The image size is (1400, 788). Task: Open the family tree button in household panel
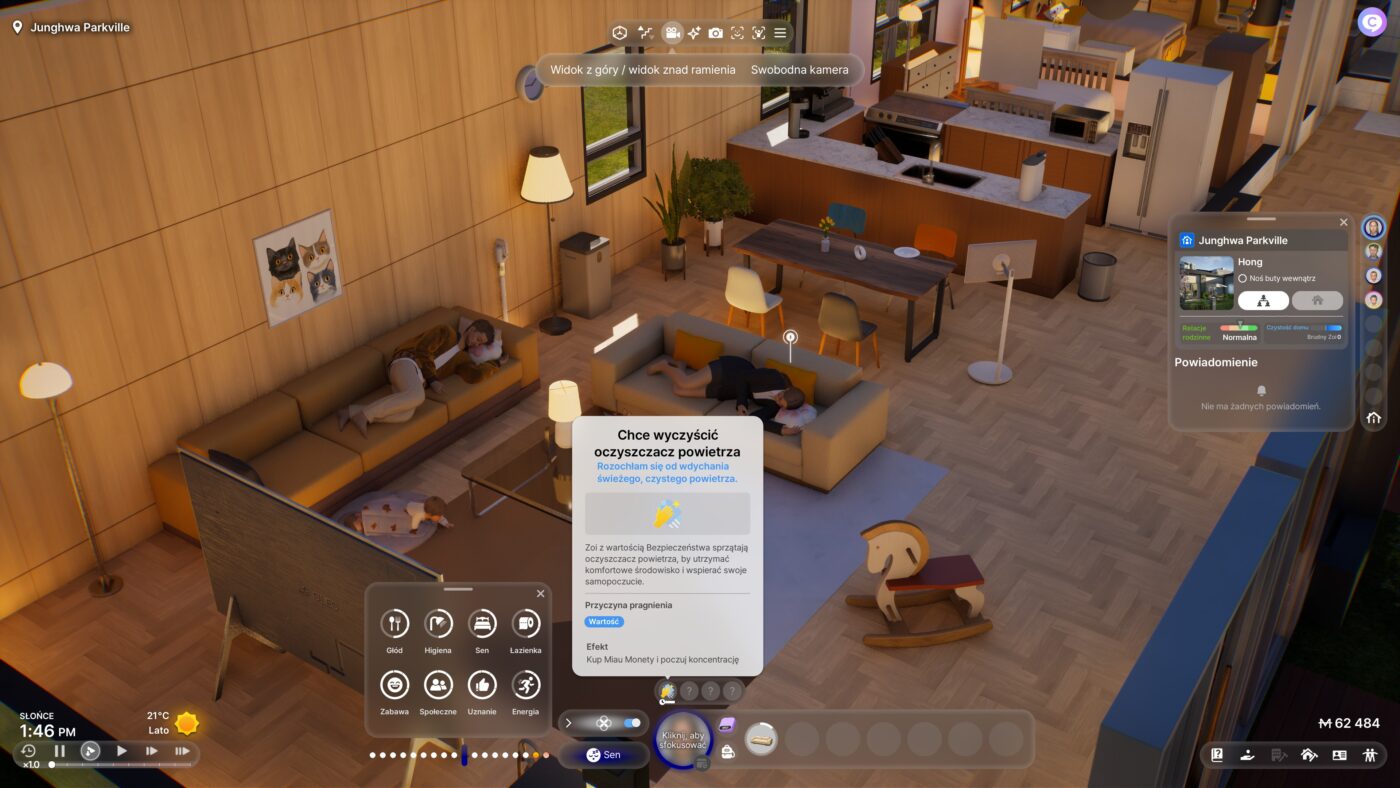1263,300
